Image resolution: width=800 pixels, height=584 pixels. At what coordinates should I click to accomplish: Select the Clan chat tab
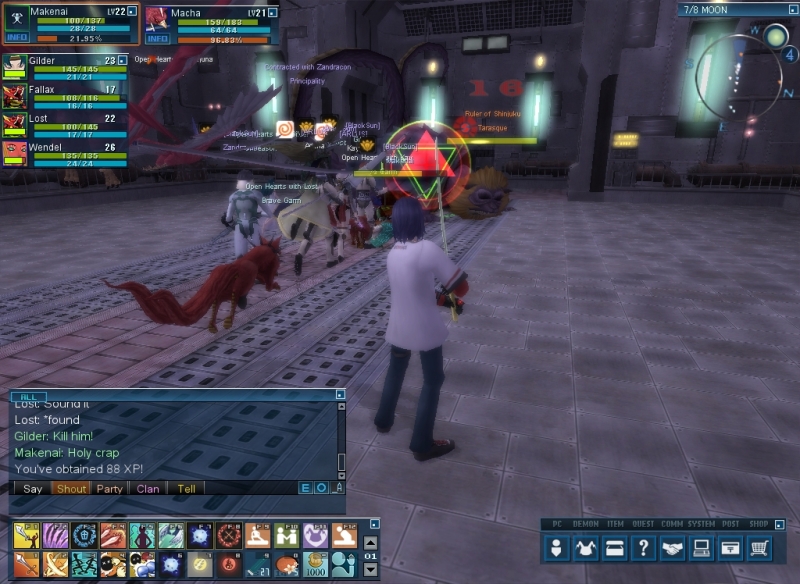click(x=148, y=489)
